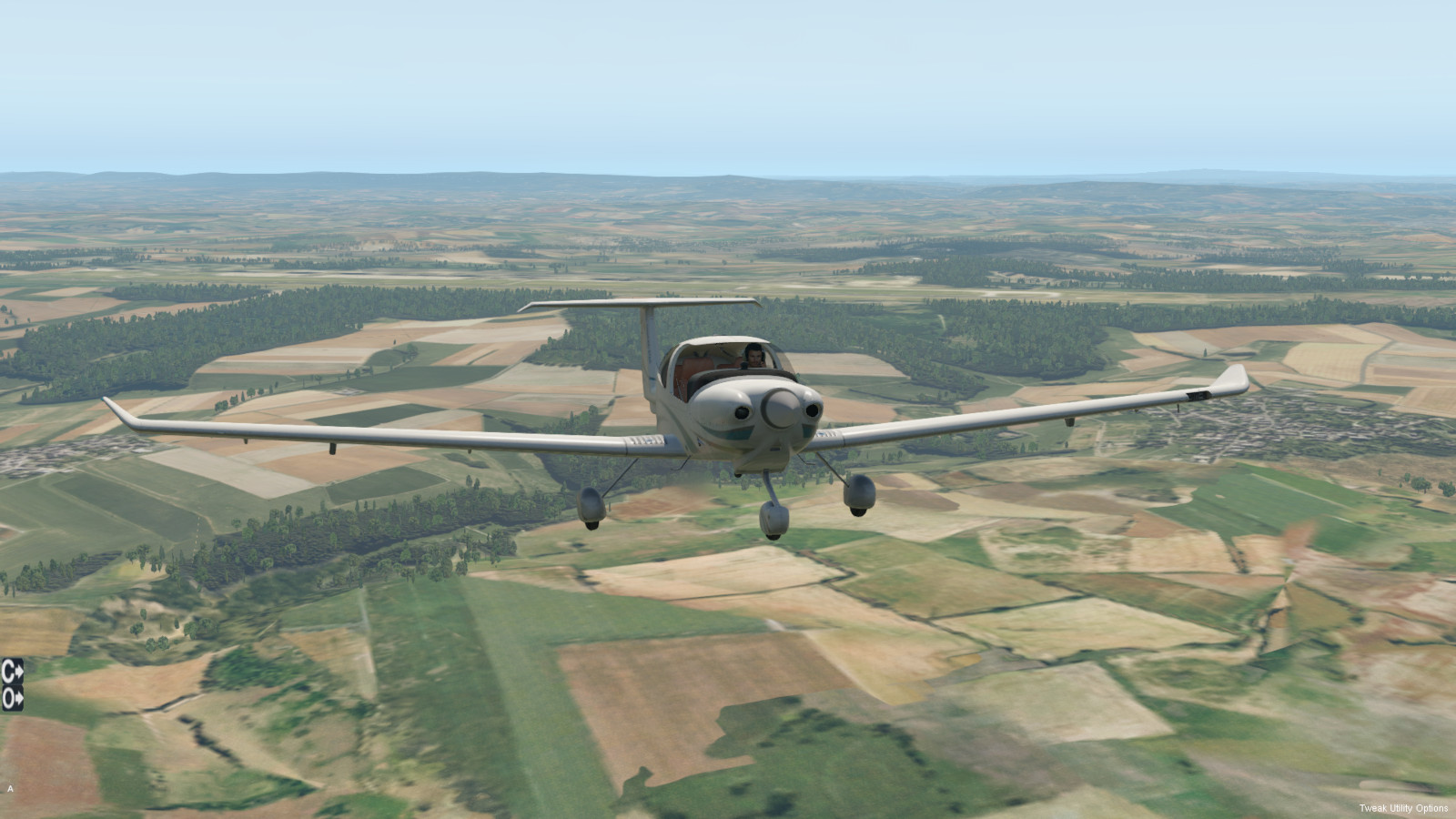Screen dimensions: 1456x819
Task: Click the C arrow sidebar icon
Action: tap(12, 671)
